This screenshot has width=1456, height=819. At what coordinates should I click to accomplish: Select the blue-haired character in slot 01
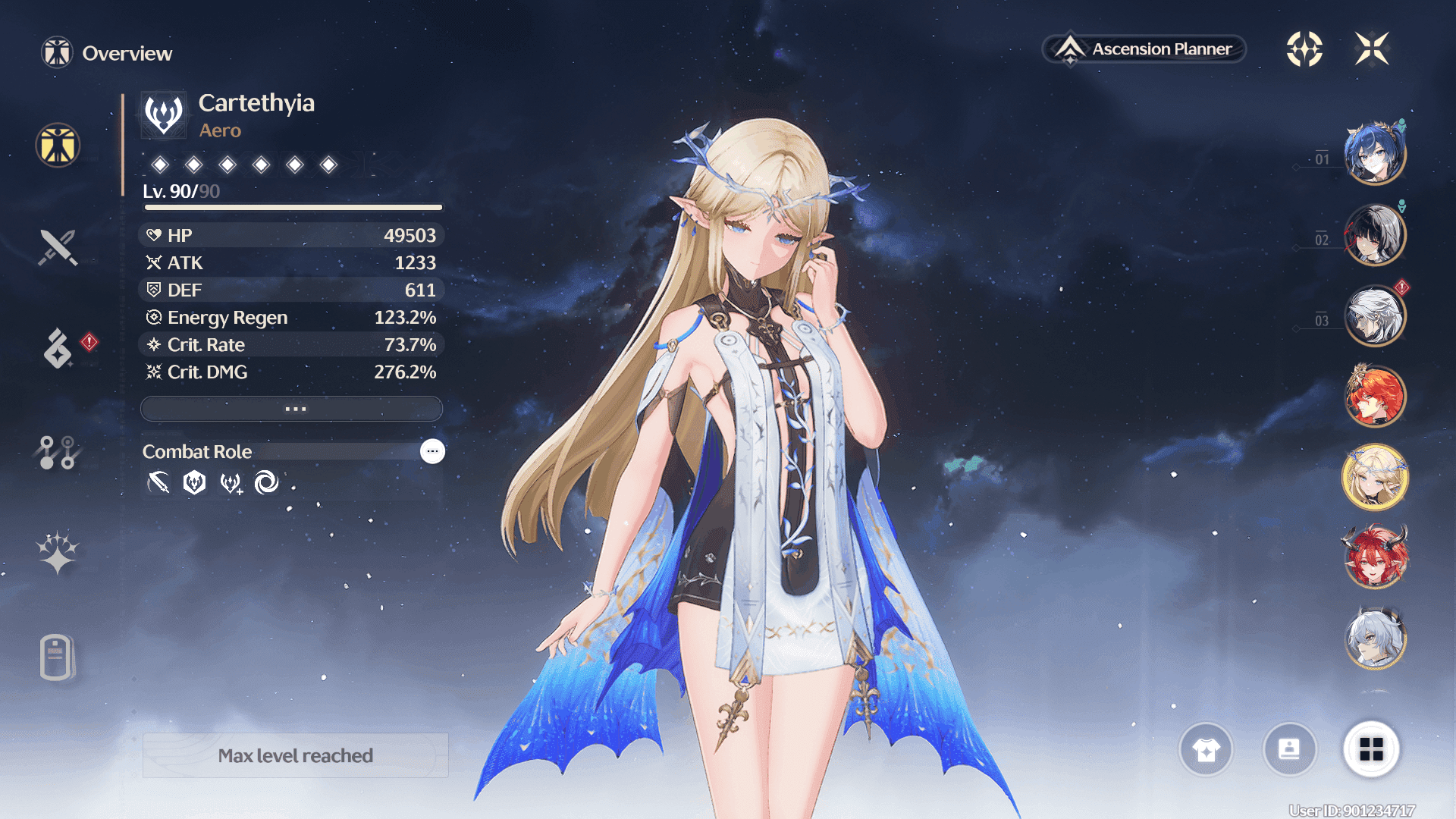[1375, 154]
